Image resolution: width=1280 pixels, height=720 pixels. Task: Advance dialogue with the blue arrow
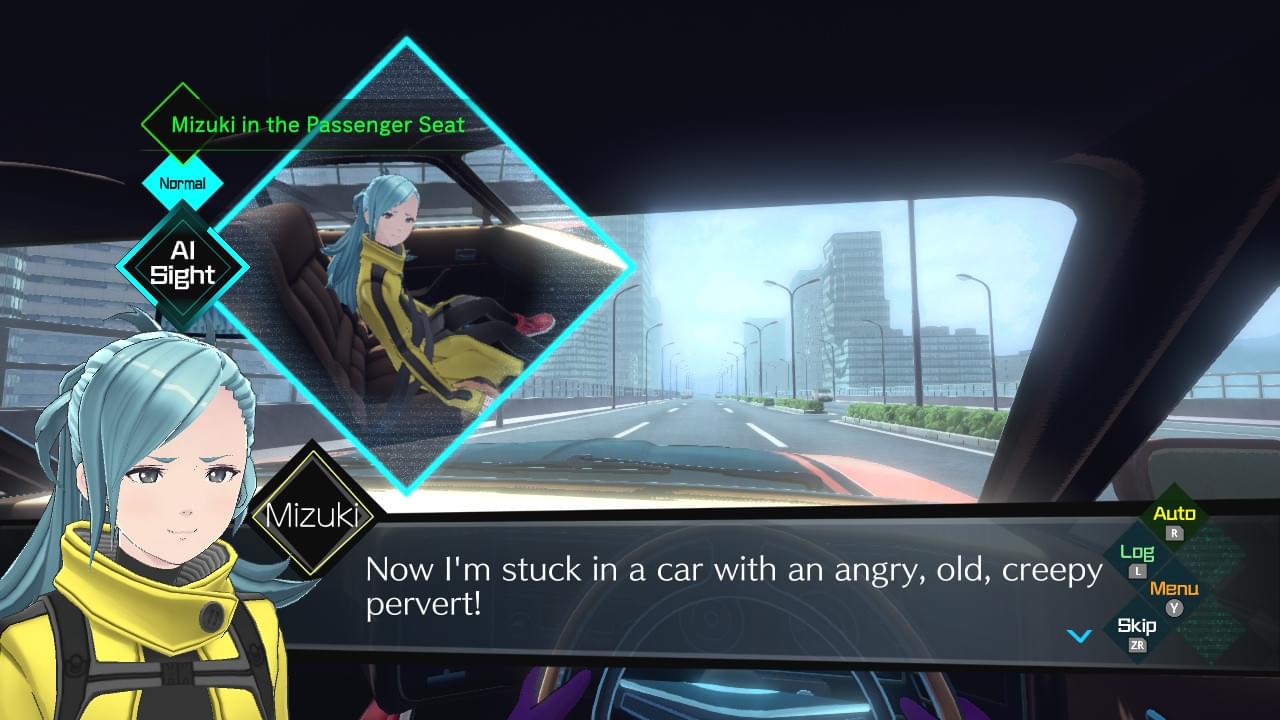(x=1078, y=635)
